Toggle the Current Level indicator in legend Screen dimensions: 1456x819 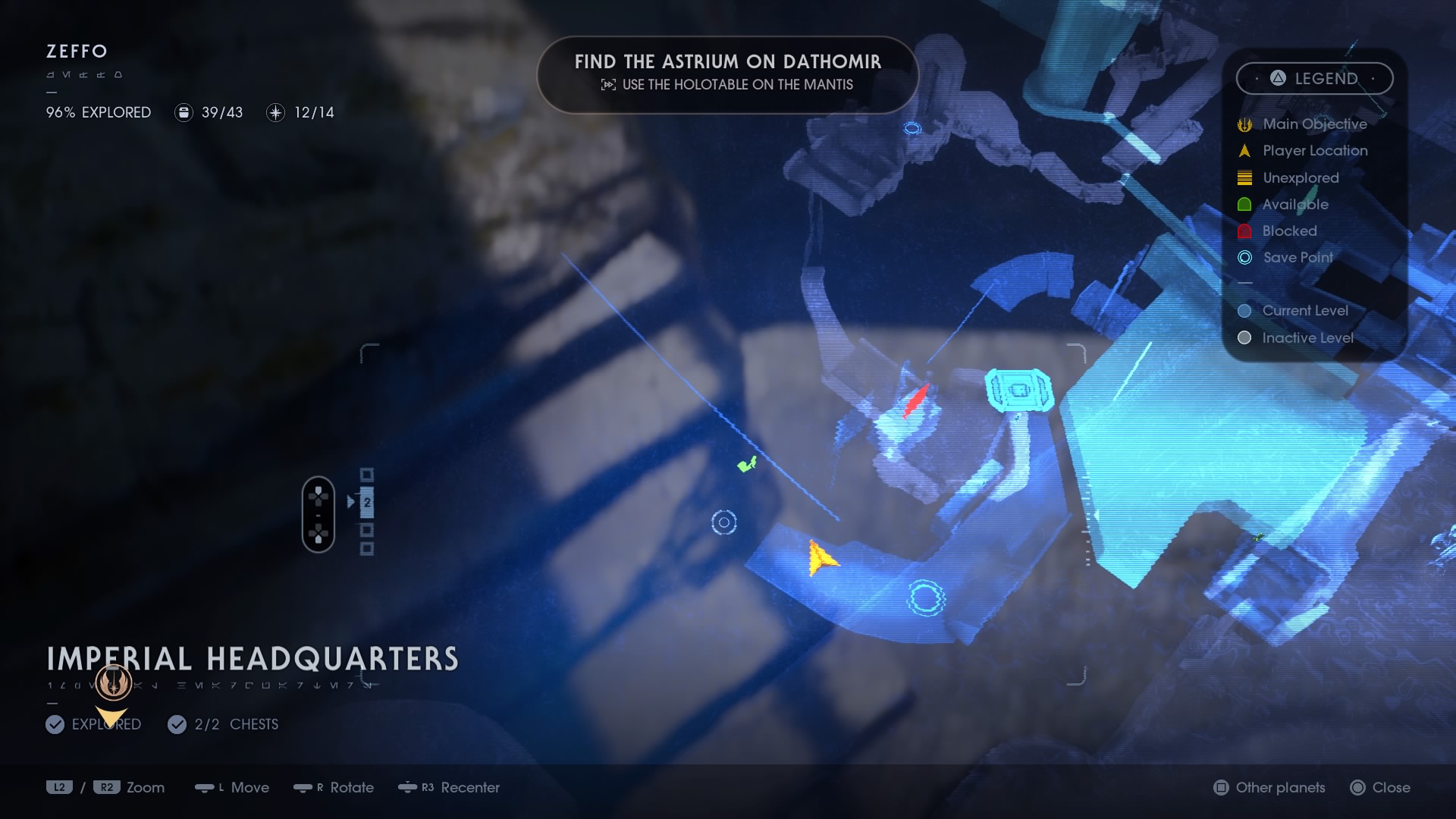coord(1244,311)
